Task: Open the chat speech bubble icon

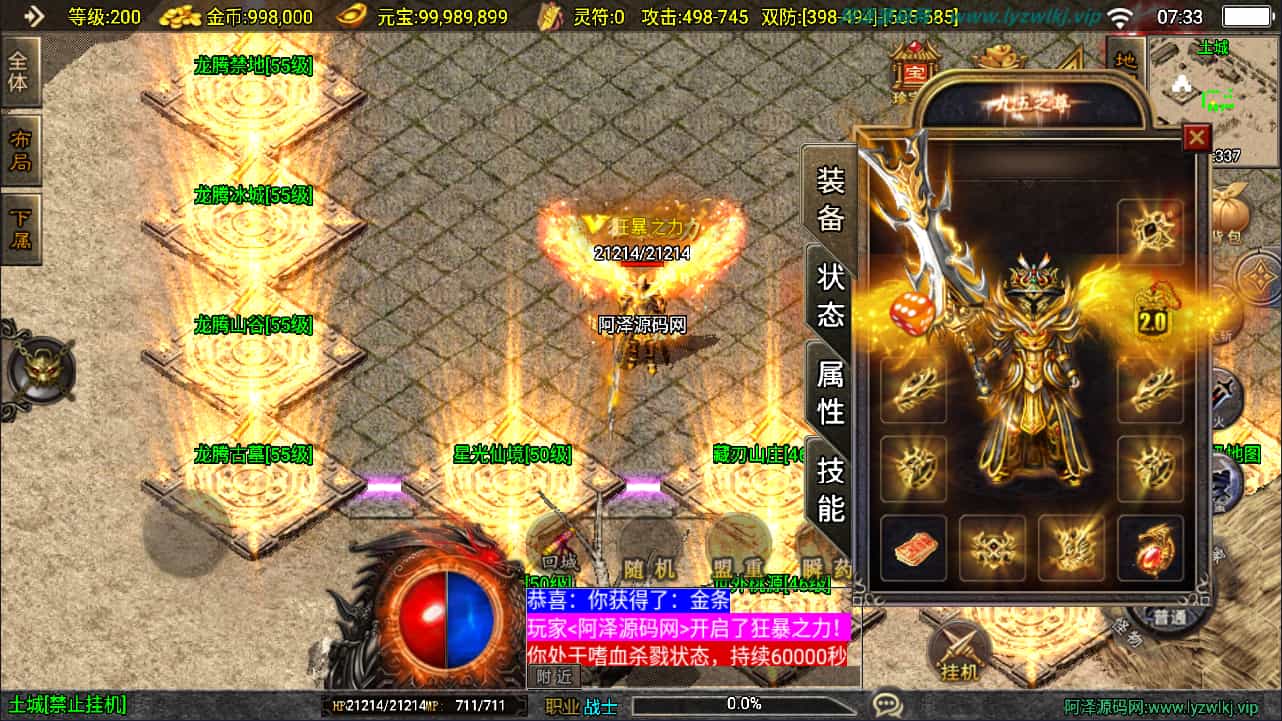Action: coord(887,705)
